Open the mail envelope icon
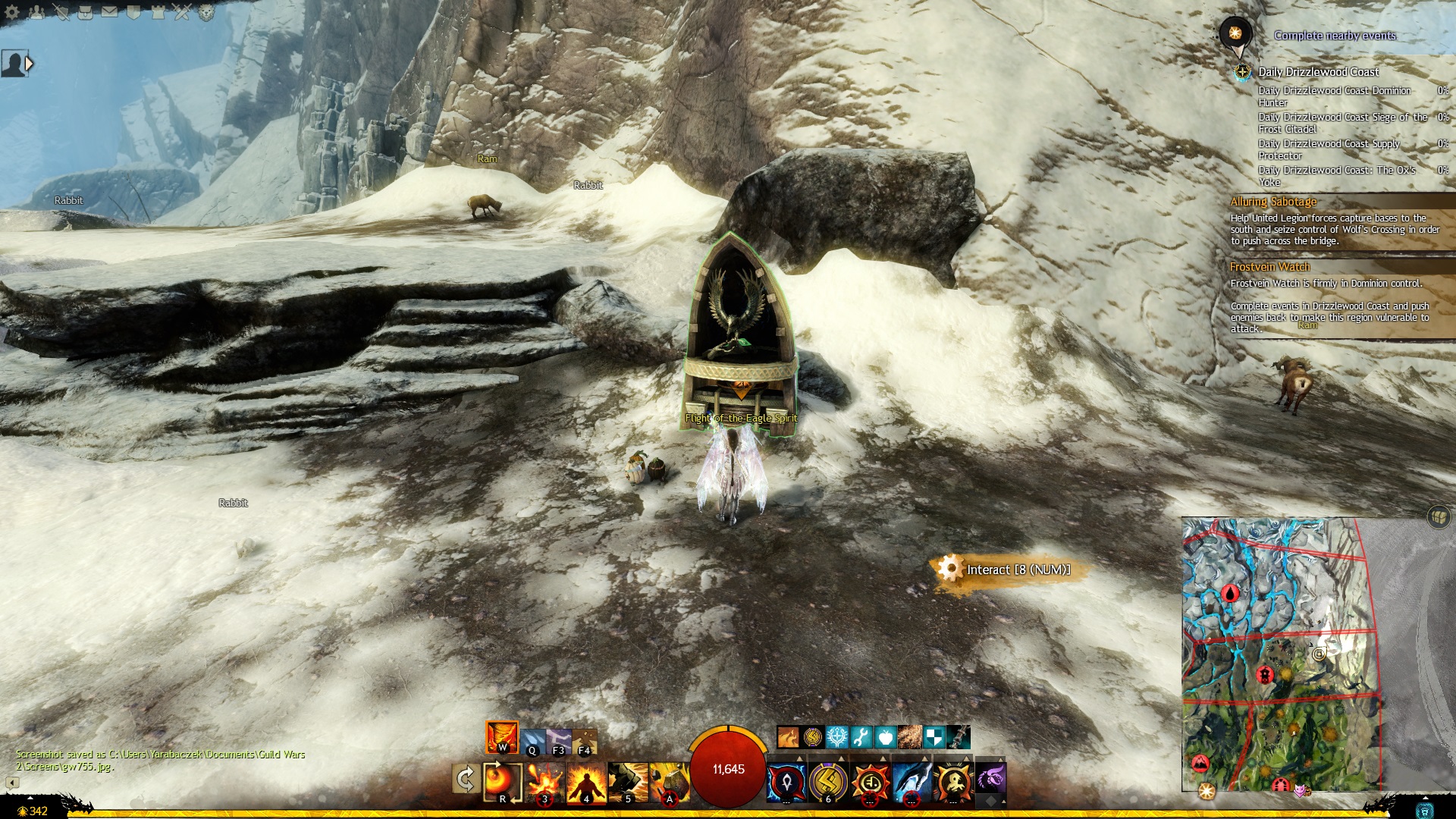 coord(109,12)
